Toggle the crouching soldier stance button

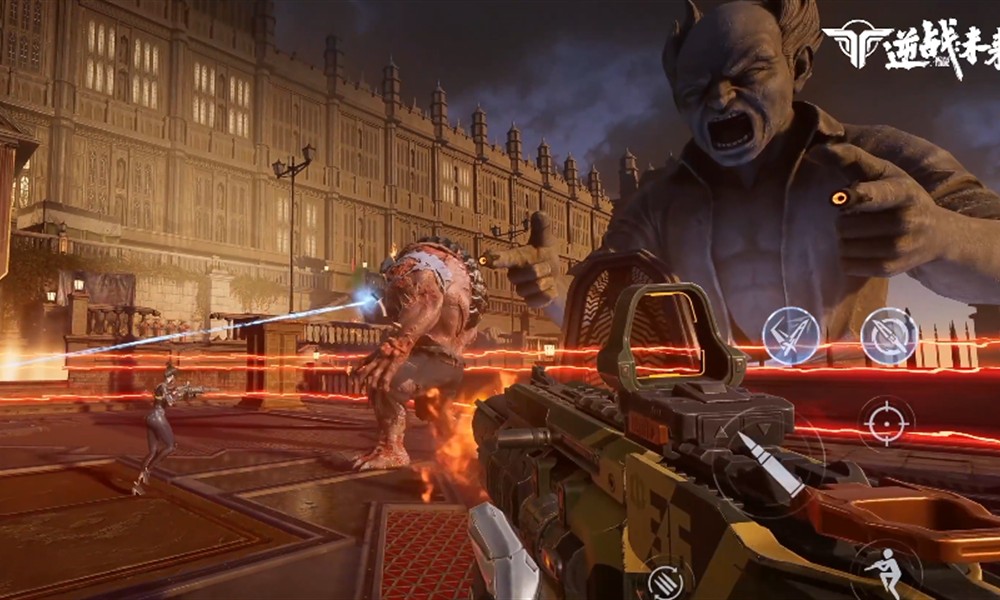[x=884, y=570]
